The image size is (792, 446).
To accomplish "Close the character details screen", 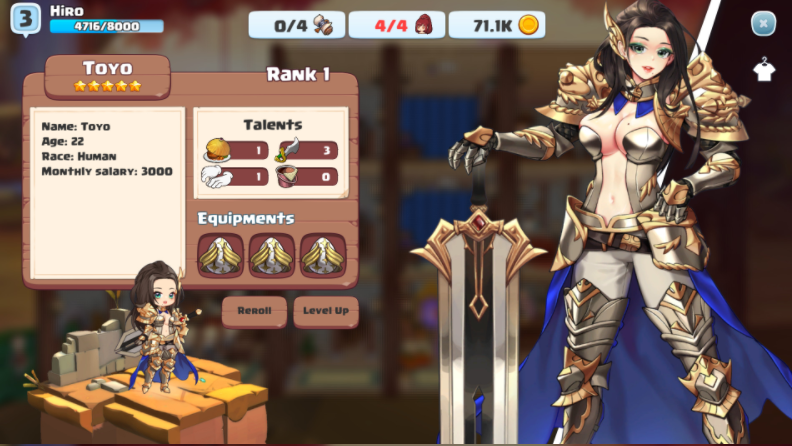I will [x=763, y=23].
